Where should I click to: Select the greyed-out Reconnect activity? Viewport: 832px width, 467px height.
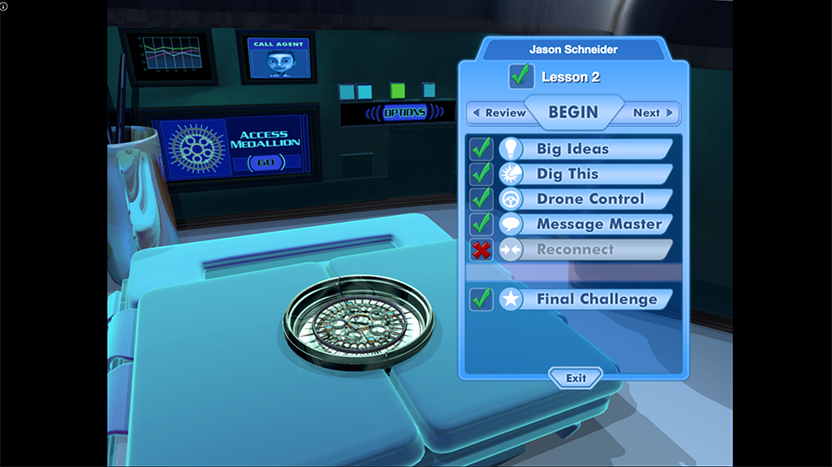575,249
